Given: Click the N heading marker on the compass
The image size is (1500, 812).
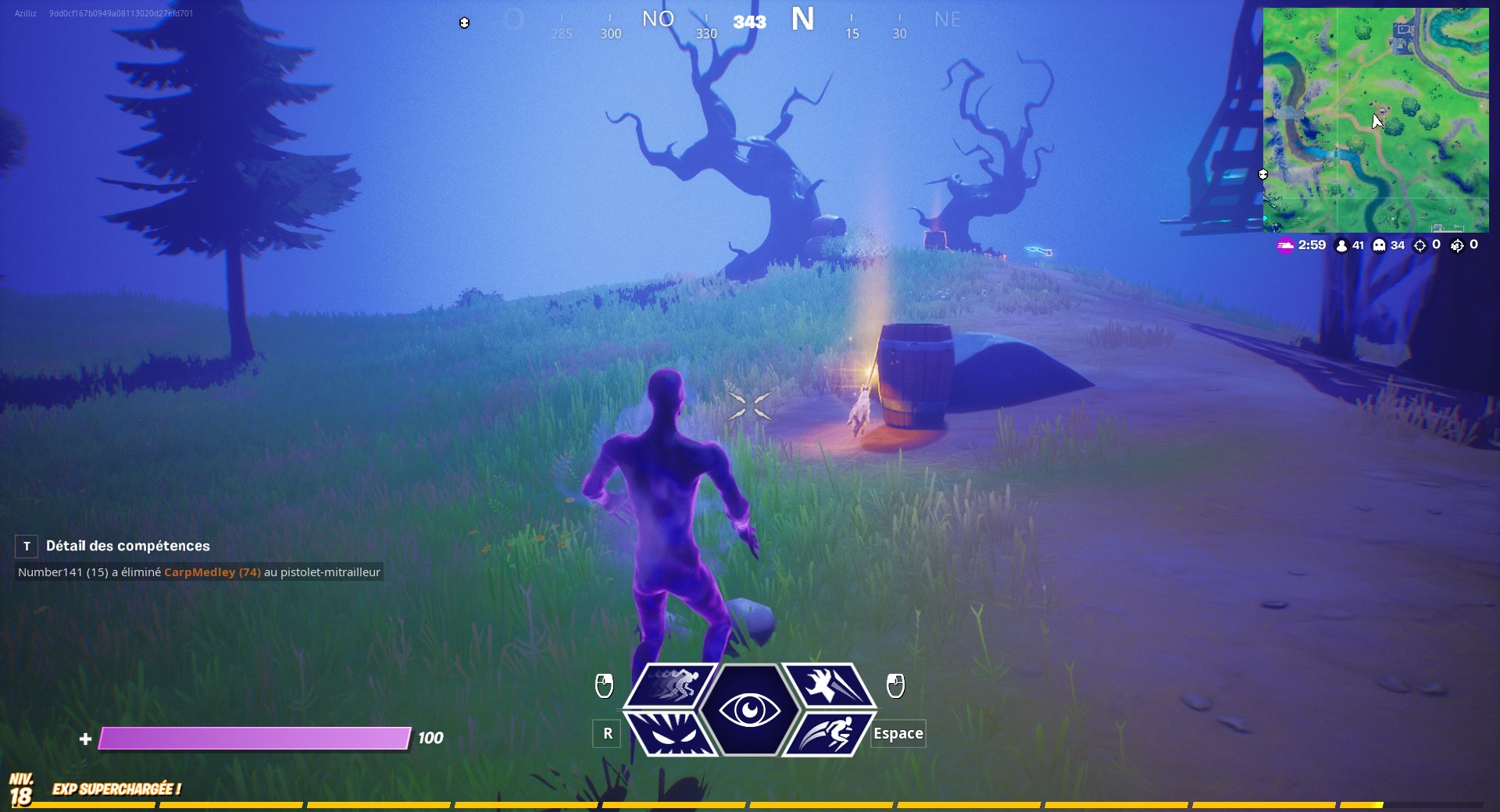Looking at the screenshot, I should [x=804, y=17].
